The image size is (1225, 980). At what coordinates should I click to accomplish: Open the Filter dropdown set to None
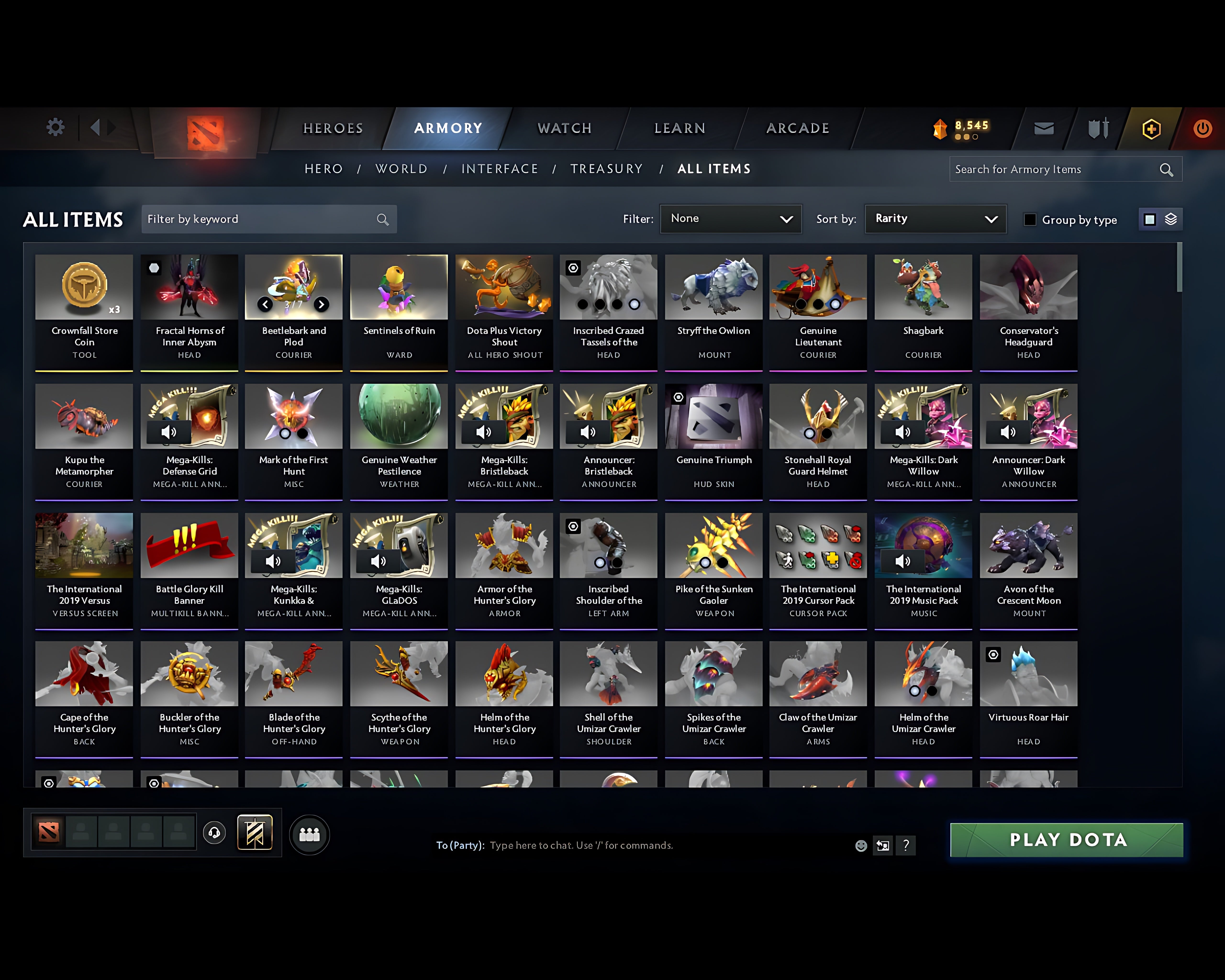pos(731,219)
